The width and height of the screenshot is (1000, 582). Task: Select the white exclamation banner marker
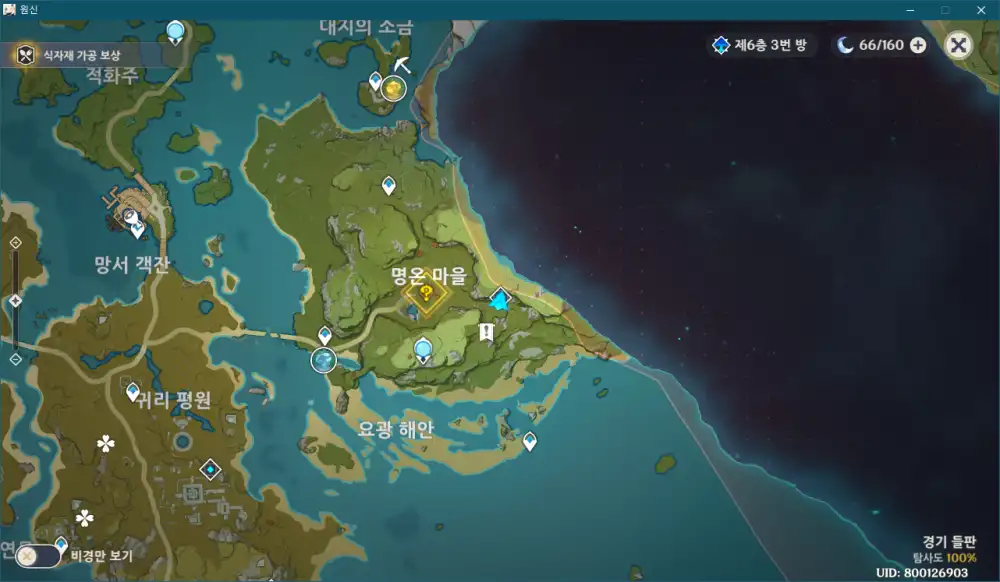486,331
